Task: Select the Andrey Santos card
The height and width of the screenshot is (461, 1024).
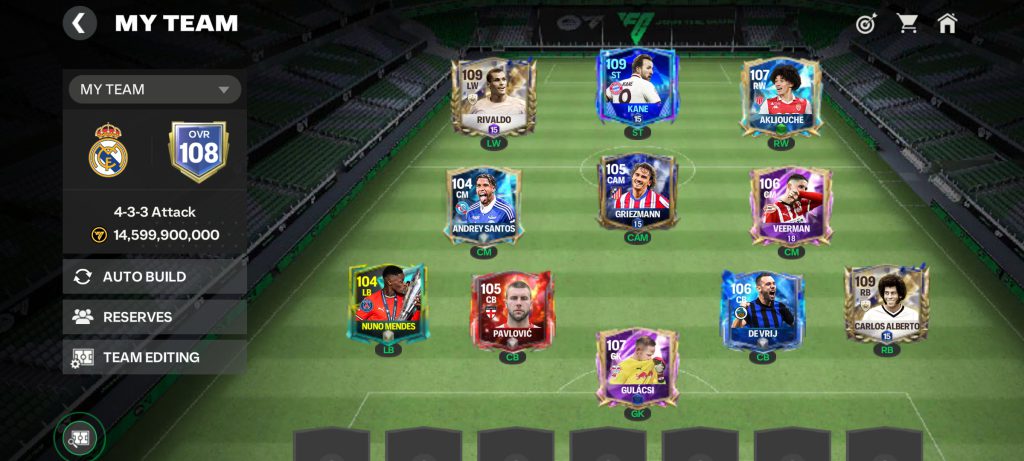Action: [484, 205]
